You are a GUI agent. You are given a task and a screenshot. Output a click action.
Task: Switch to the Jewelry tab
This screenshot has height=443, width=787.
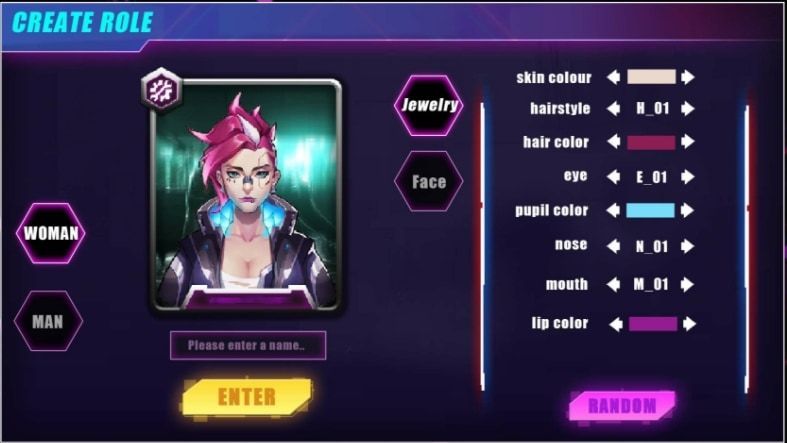point(429,105)
